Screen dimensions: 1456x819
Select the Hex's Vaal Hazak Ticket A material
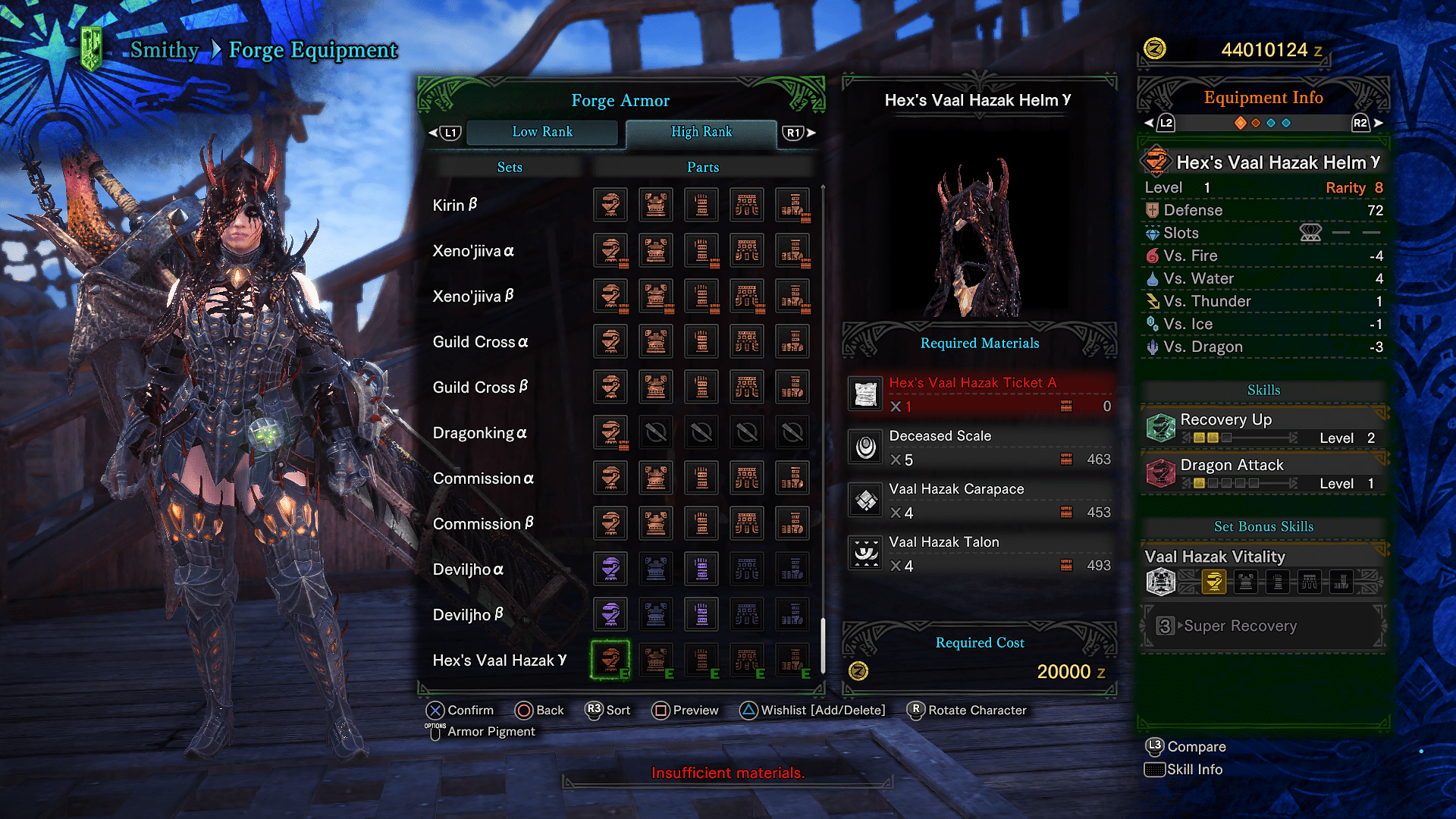click(980, 394)
